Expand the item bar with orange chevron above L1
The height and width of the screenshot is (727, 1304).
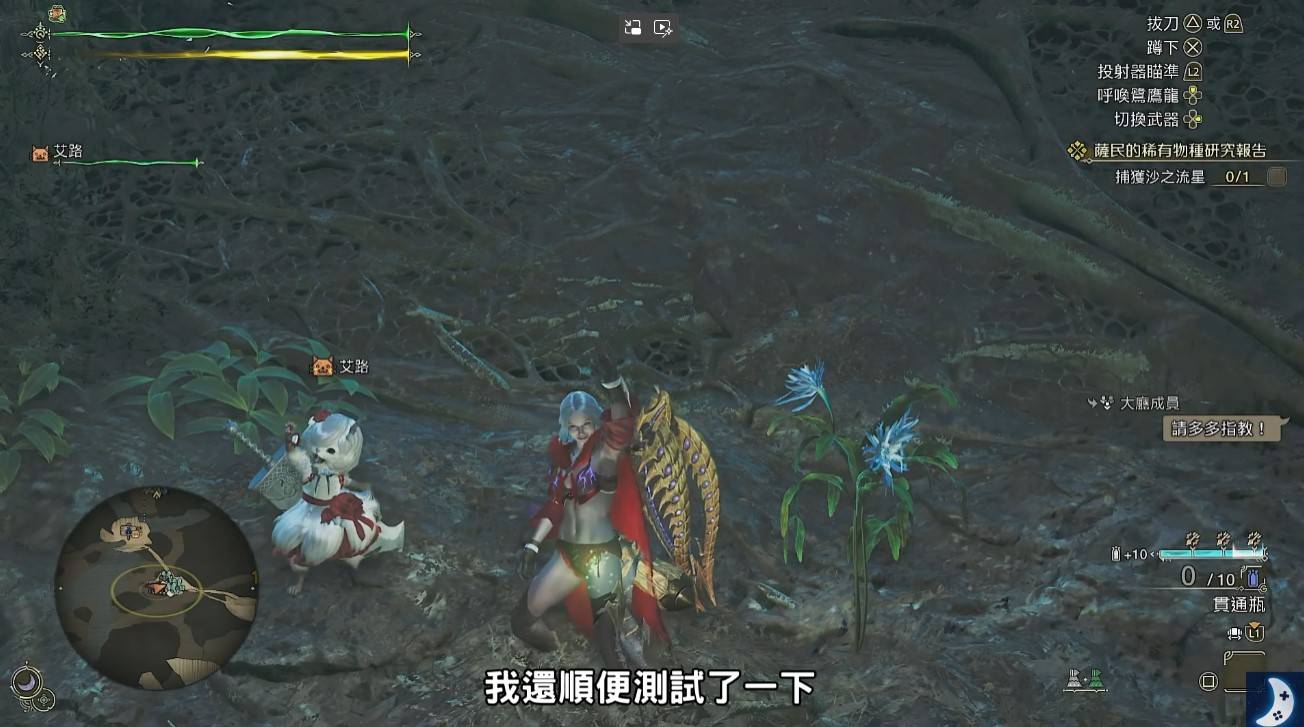coord(1255,626)
